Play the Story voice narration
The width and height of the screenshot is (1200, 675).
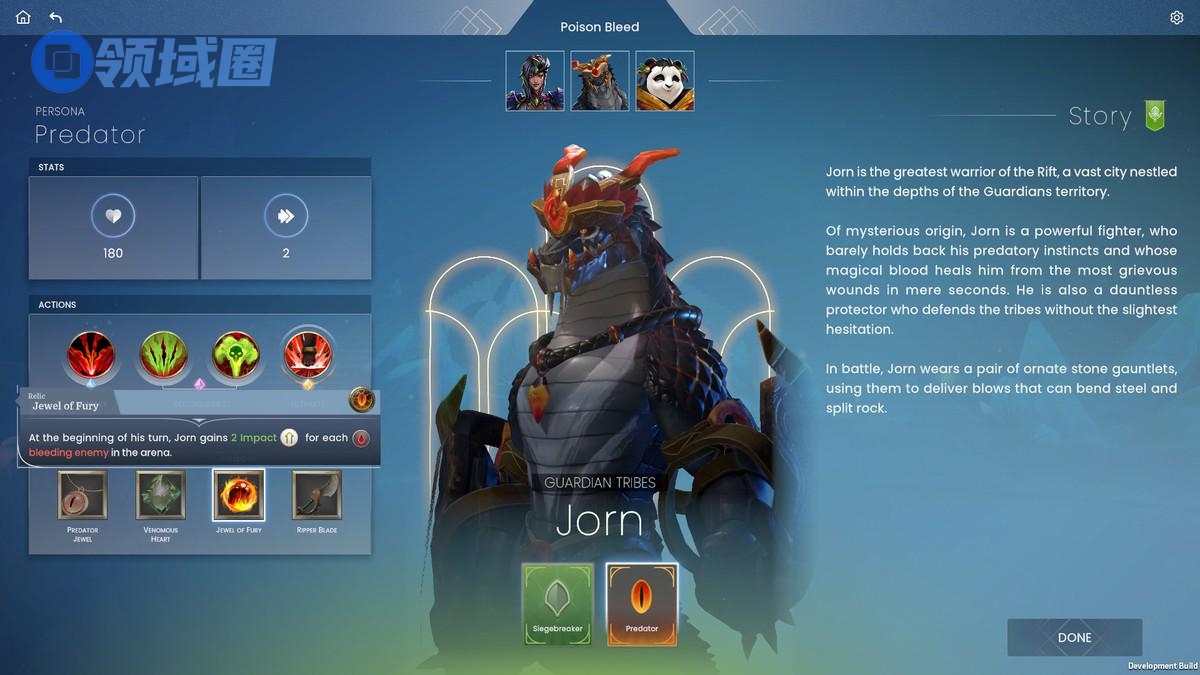[x=1155, y=116]
